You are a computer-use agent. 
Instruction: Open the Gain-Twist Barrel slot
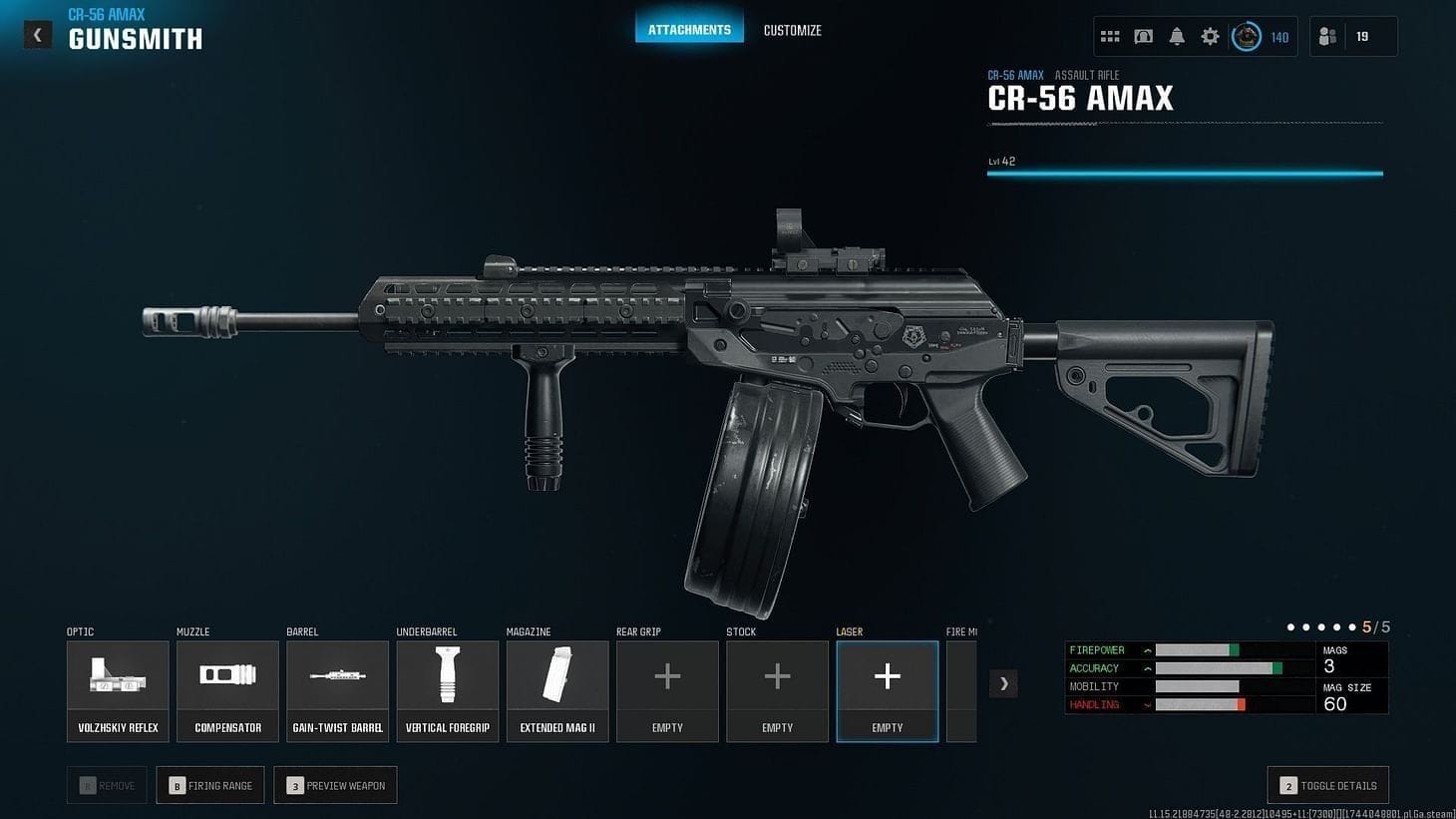[337, 688]
